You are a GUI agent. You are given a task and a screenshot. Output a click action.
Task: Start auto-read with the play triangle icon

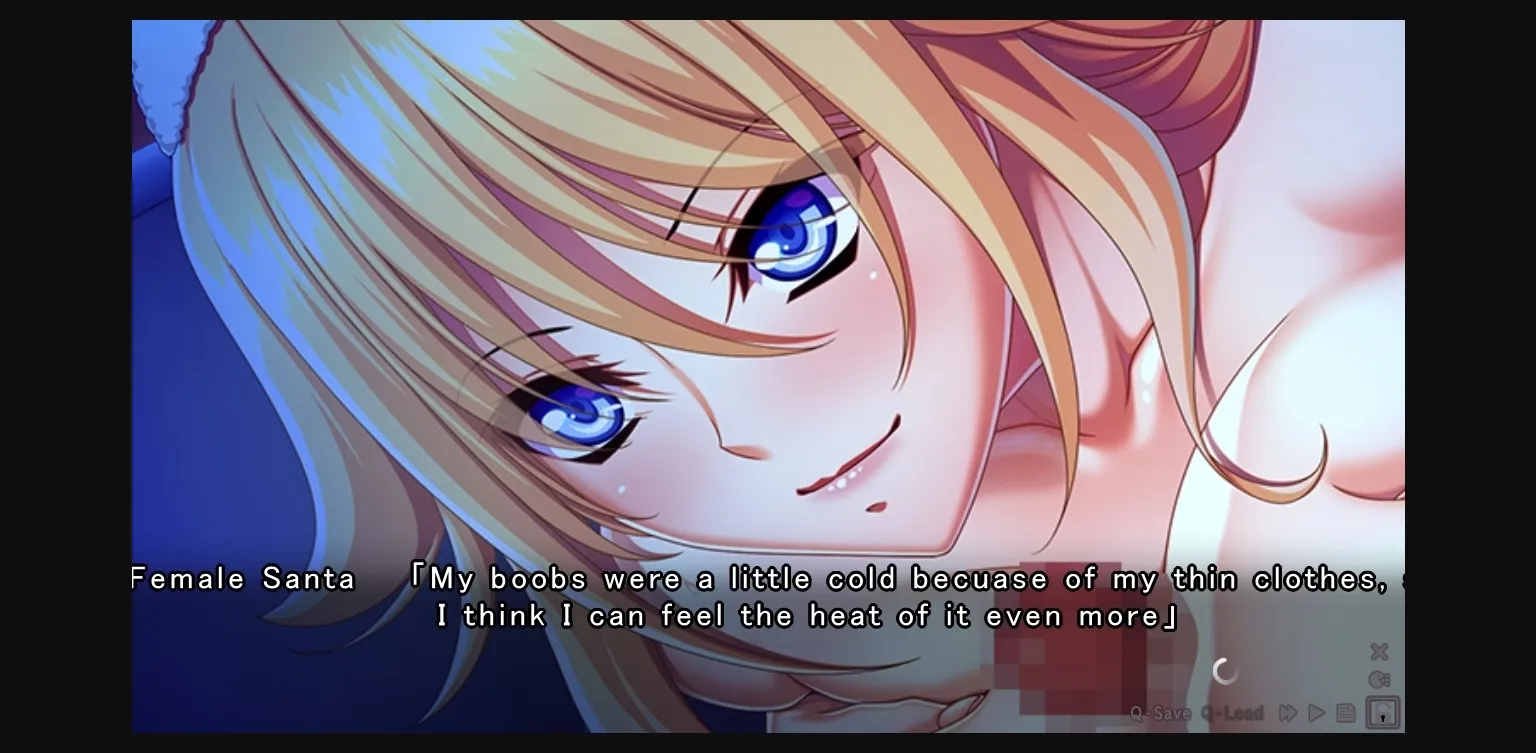(1315, 712)
